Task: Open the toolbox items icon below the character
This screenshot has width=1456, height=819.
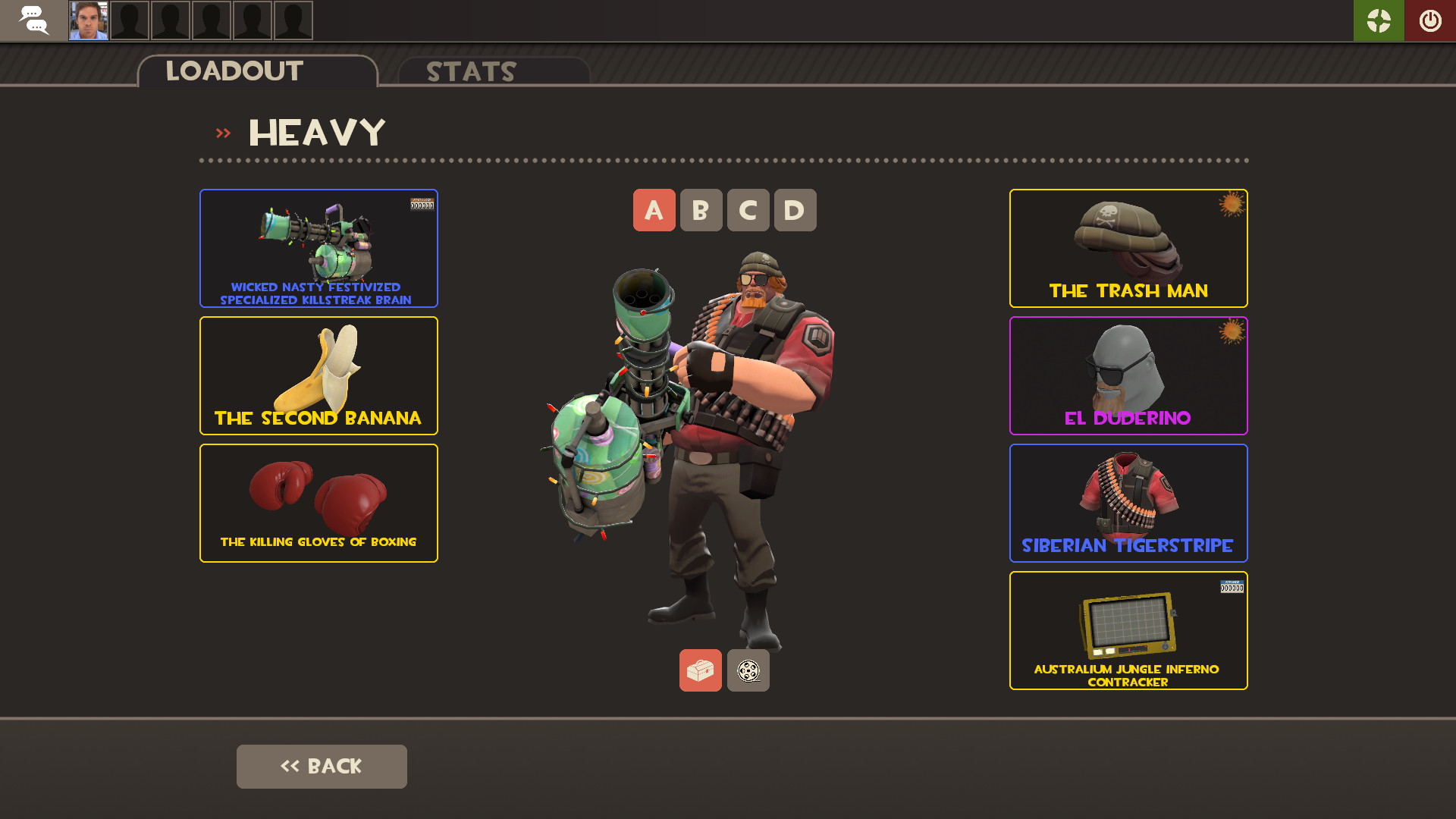Action: [x=700, y=670]
